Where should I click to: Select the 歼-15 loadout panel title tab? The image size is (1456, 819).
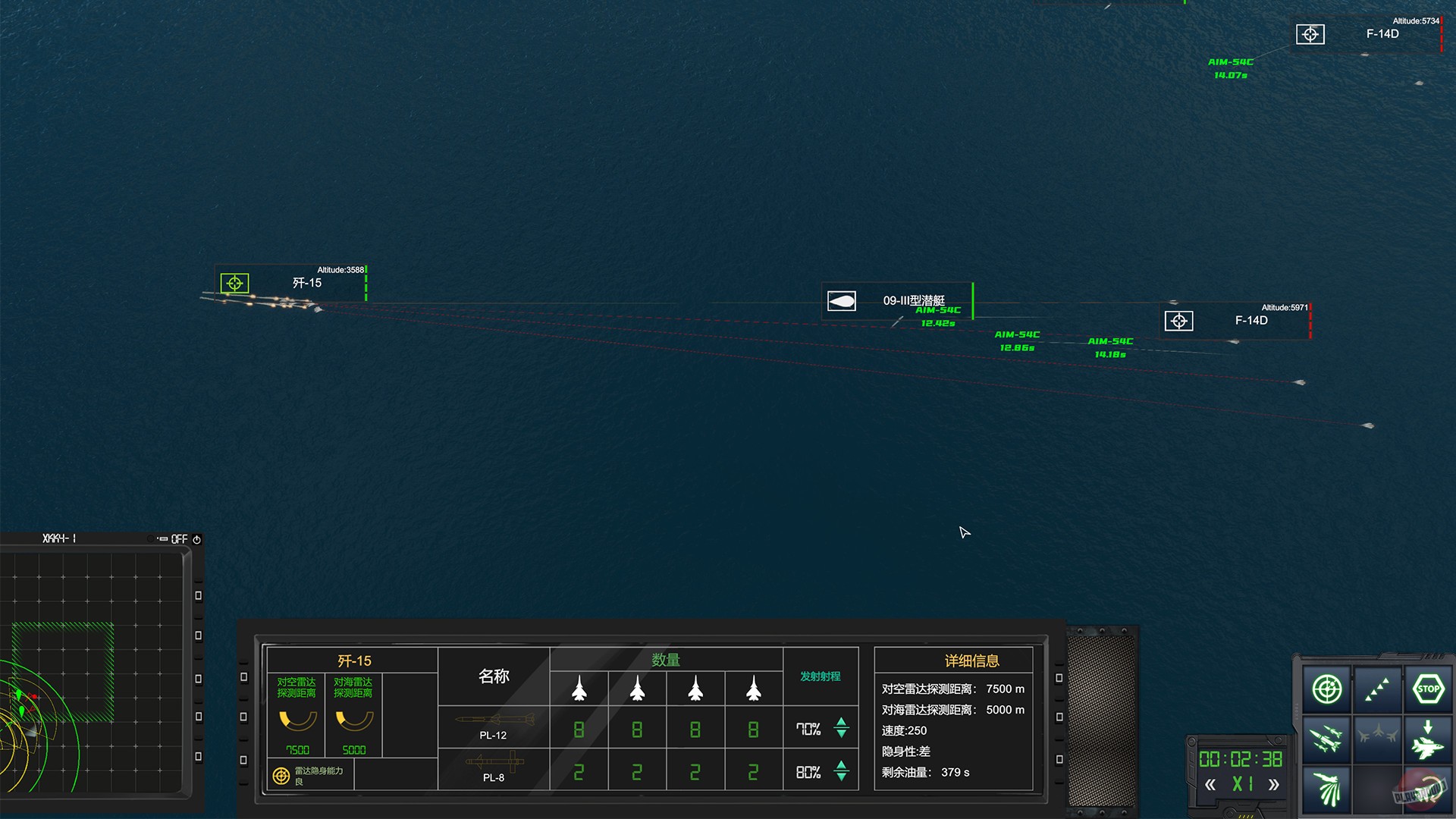coord(353,660)
